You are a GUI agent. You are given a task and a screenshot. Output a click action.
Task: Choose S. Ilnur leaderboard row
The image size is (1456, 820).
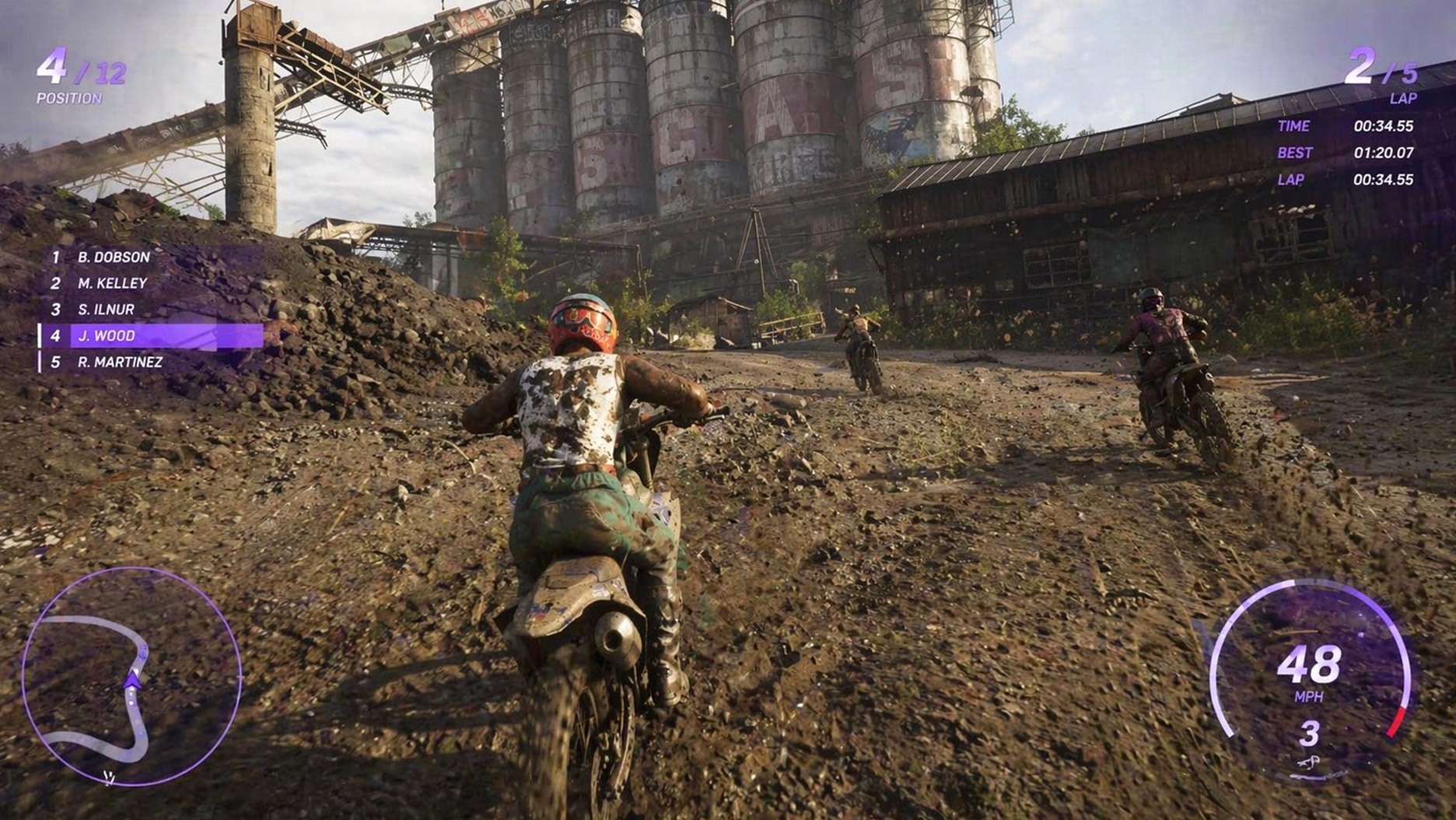point(106,310)
